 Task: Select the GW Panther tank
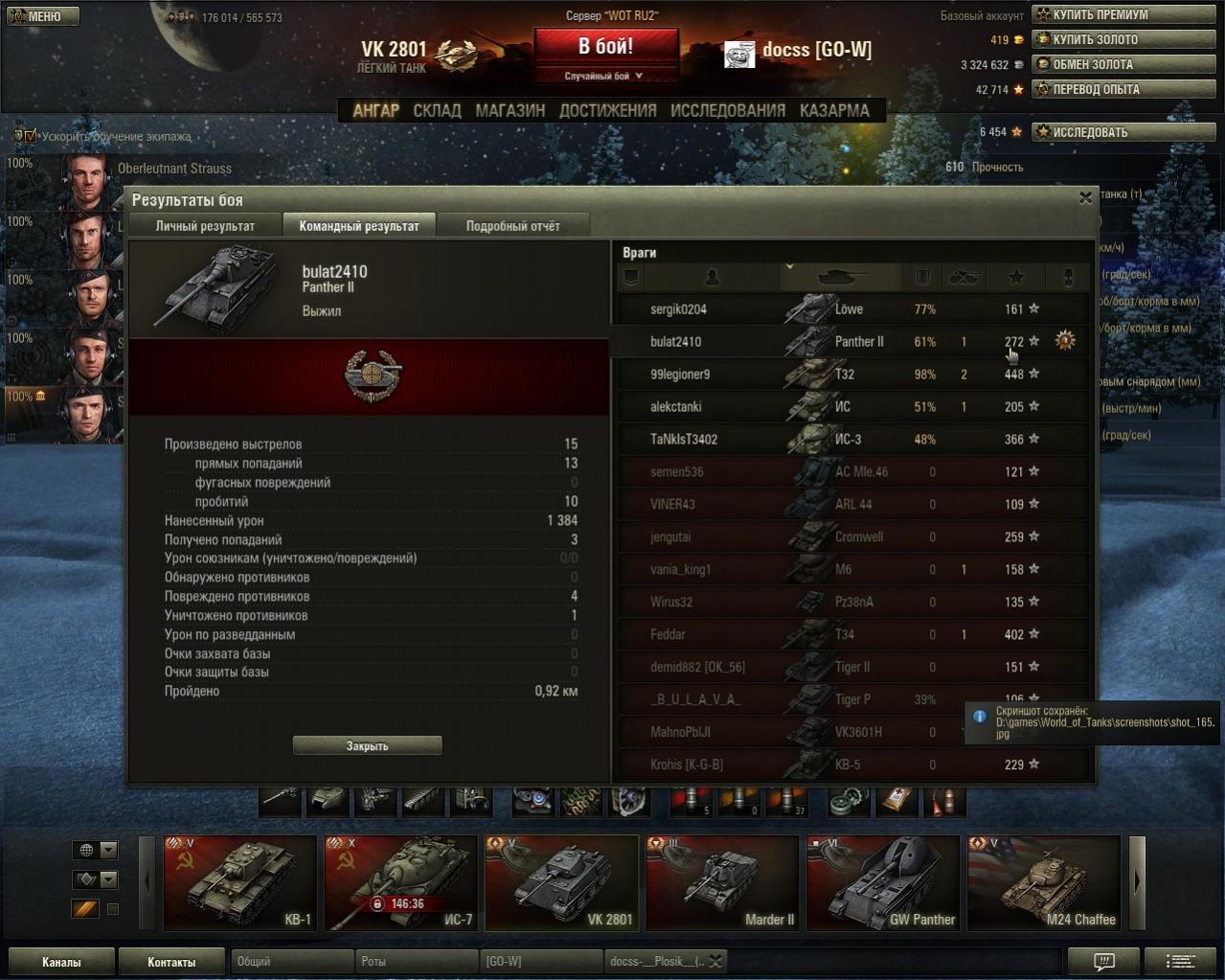point(883,882)
